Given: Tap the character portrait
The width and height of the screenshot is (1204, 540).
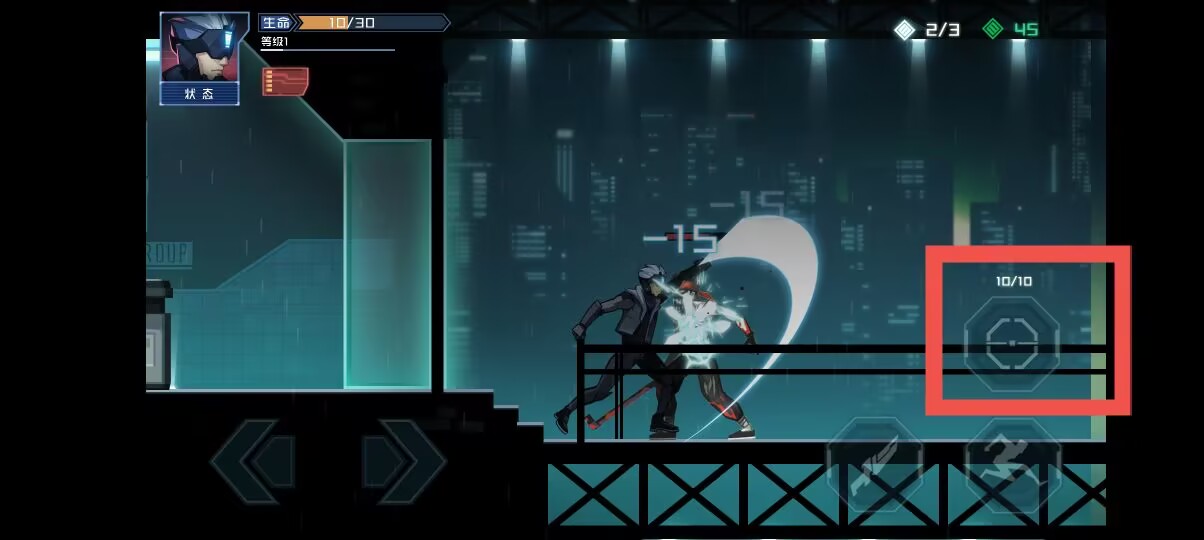Looking at the screenshot, I should [200, 49].
